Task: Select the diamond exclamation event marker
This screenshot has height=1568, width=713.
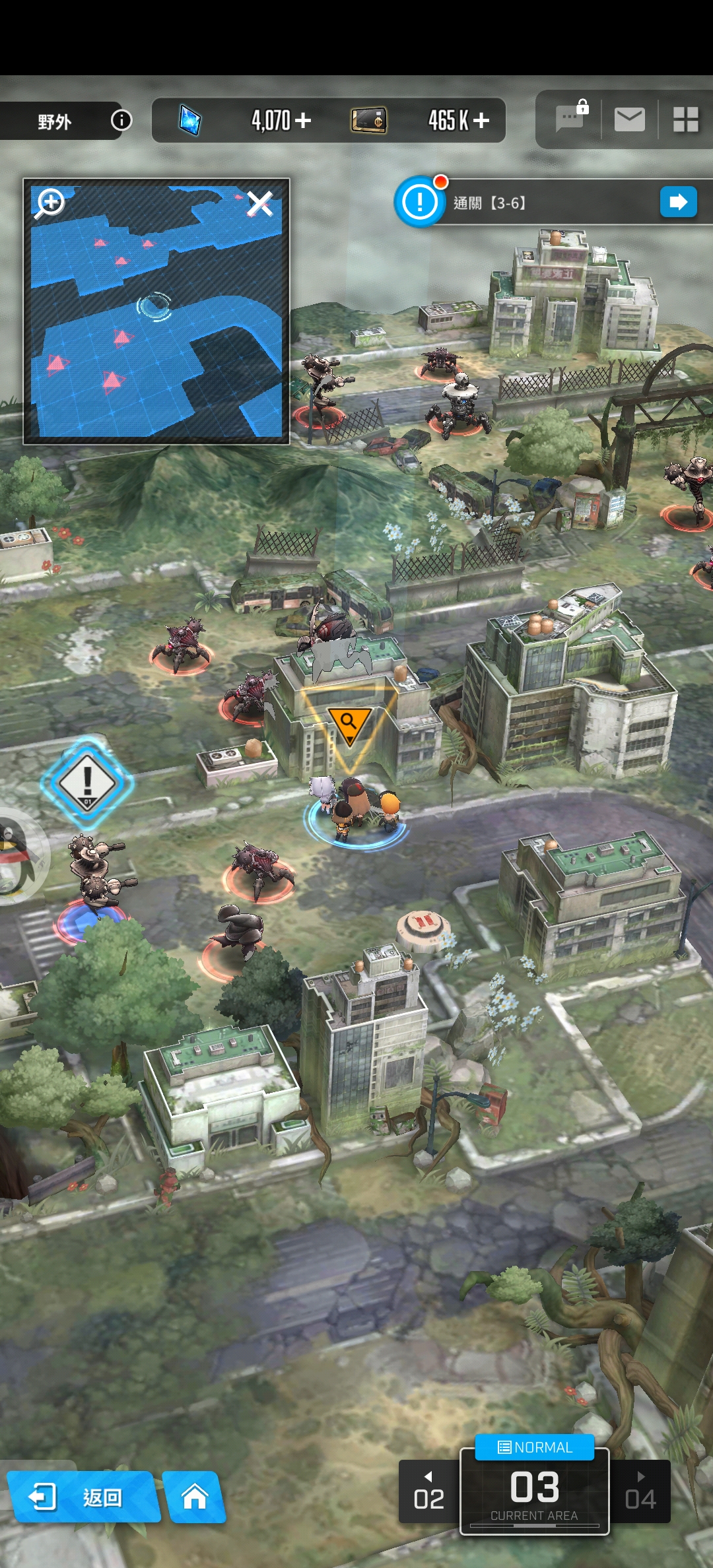Action: pos(87,783)
